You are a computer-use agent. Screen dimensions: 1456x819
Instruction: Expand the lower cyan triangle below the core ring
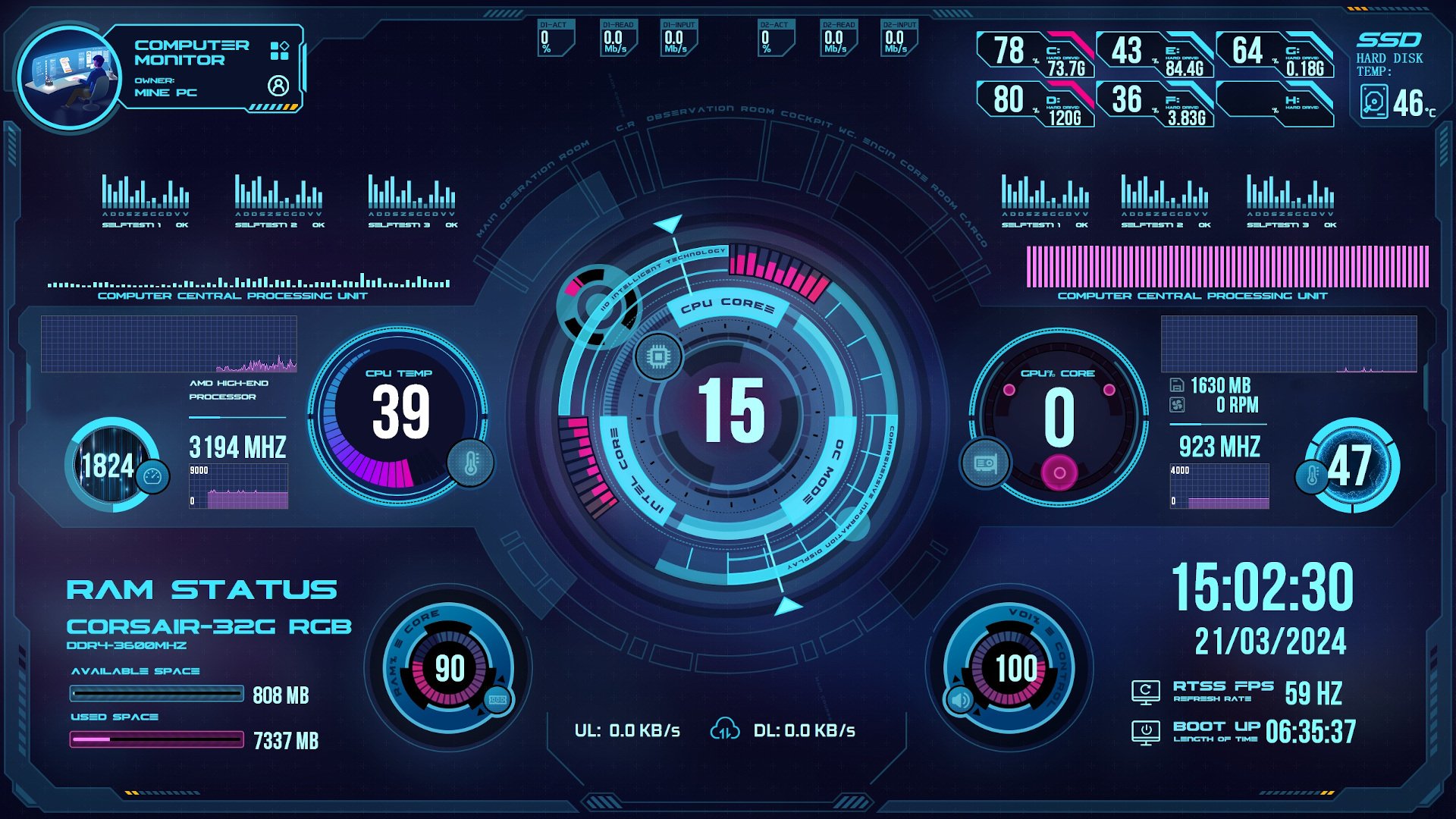pyautogui.click(x=789, y=605)
